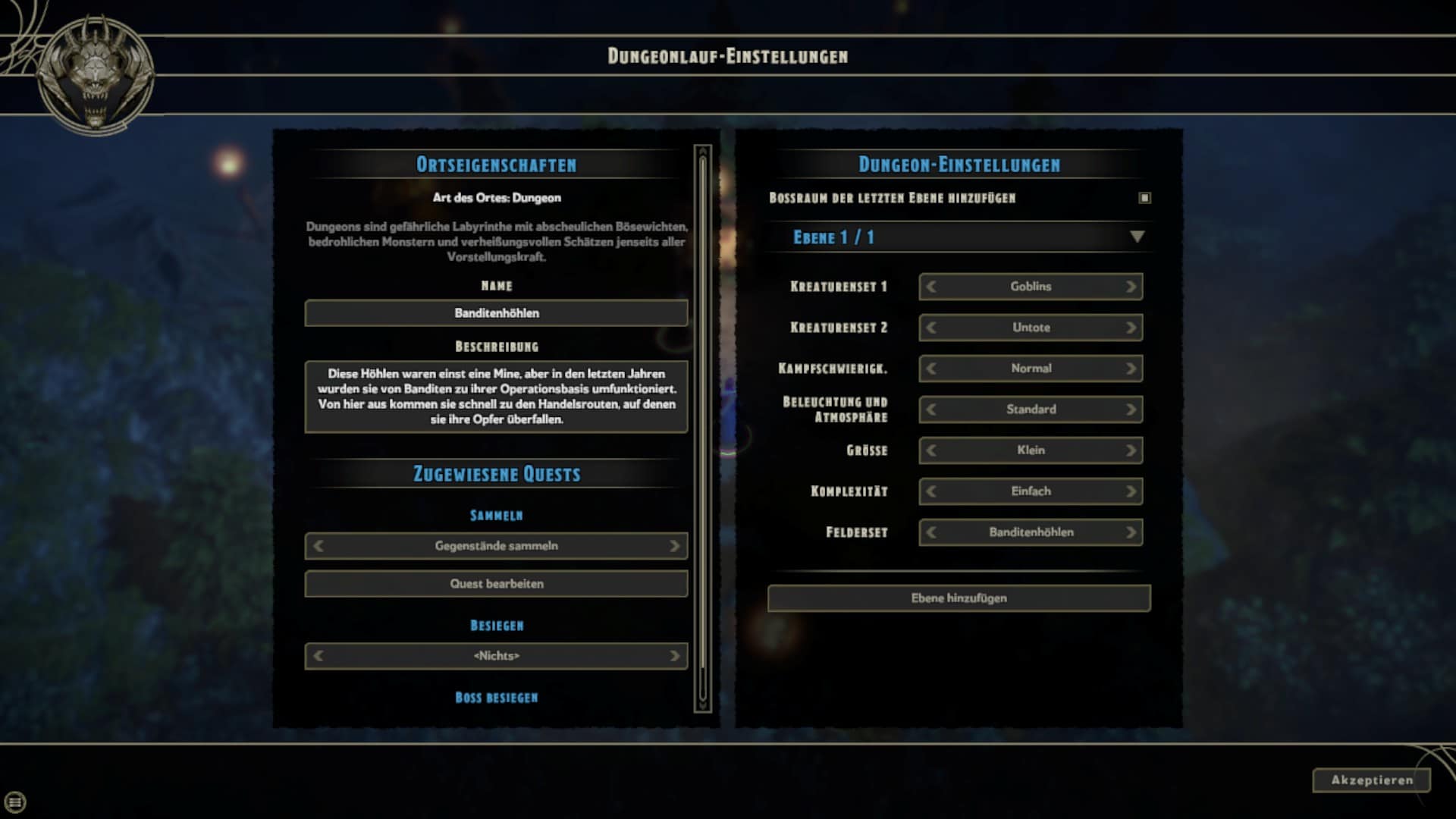Select previous Kreaturenset 2 before Untote
The height and width of the screenshot is (819, 1456).
(x=931, y=328)
